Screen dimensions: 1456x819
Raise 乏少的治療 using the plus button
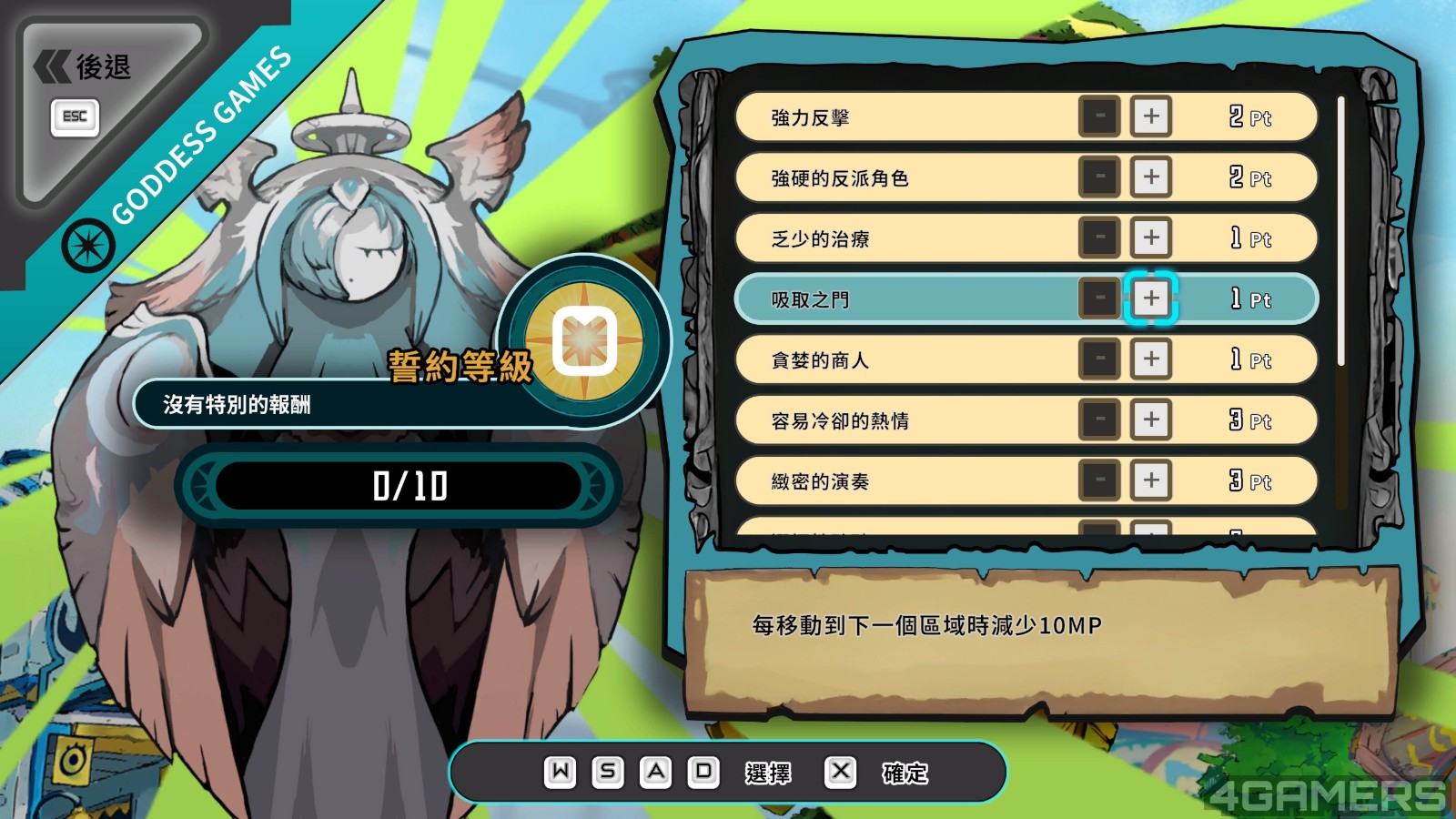(1151, 238)
